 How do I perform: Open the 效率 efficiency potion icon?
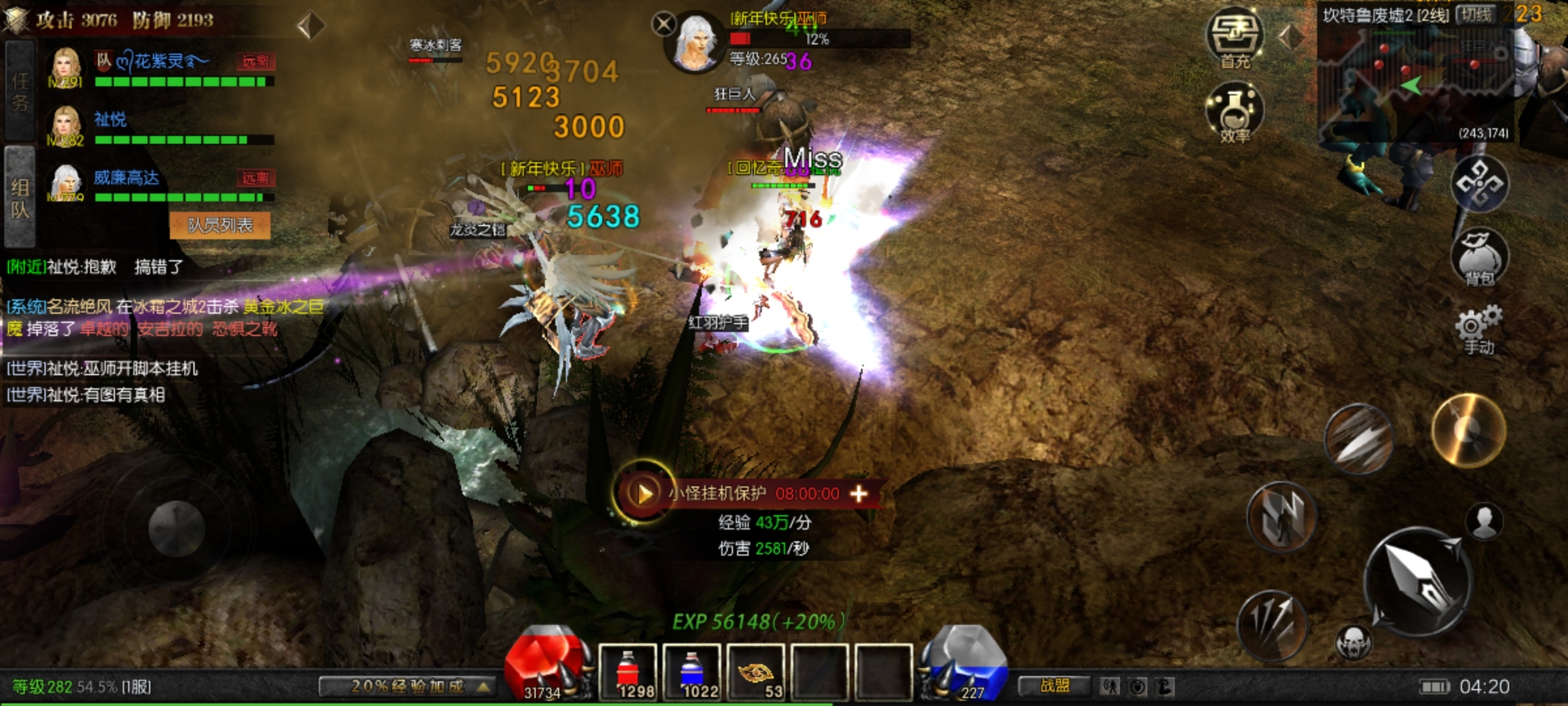click(x=1234, y=112)
